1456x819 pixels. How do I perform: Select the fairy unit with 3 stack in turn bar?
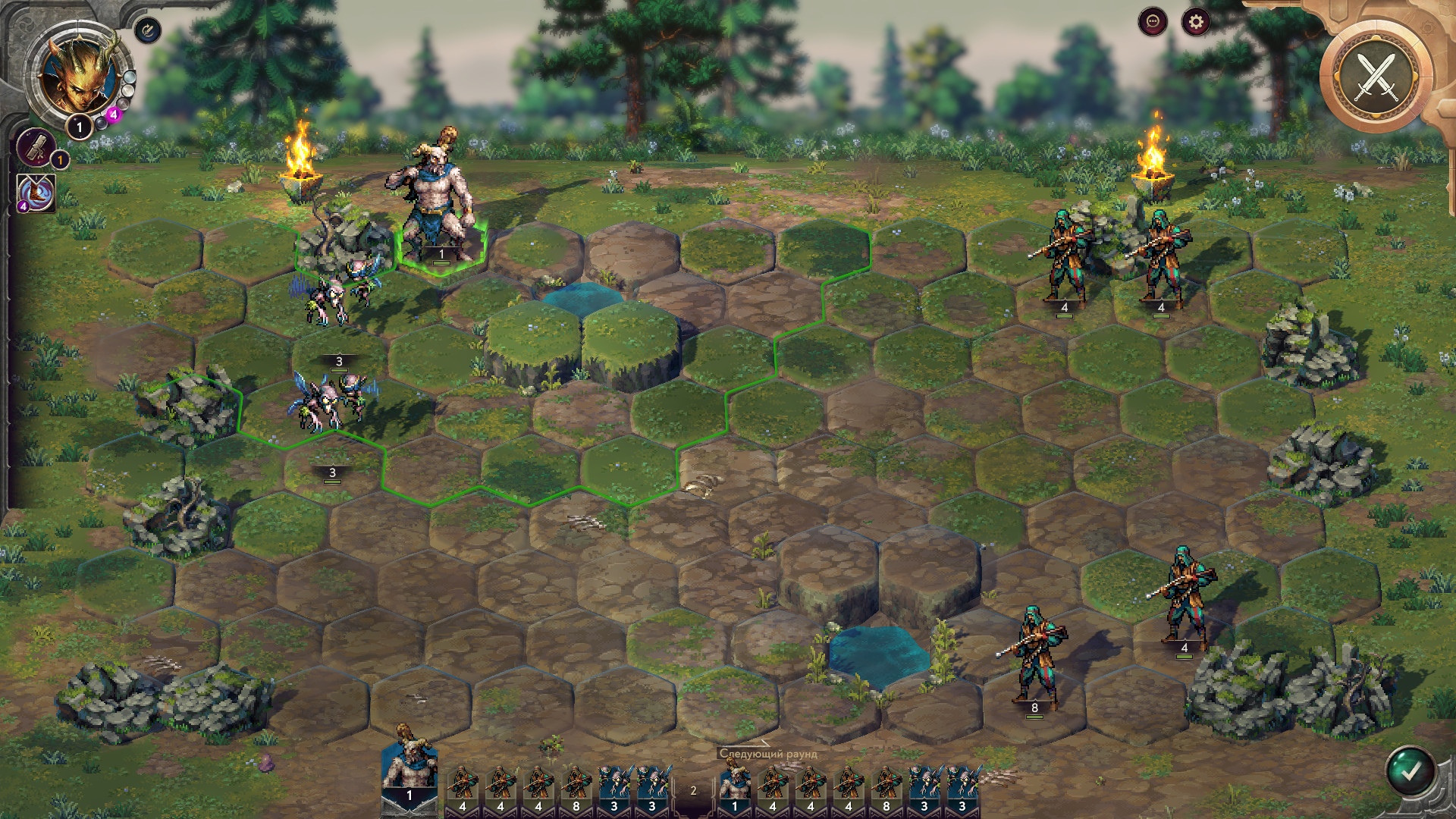point(614,785)
